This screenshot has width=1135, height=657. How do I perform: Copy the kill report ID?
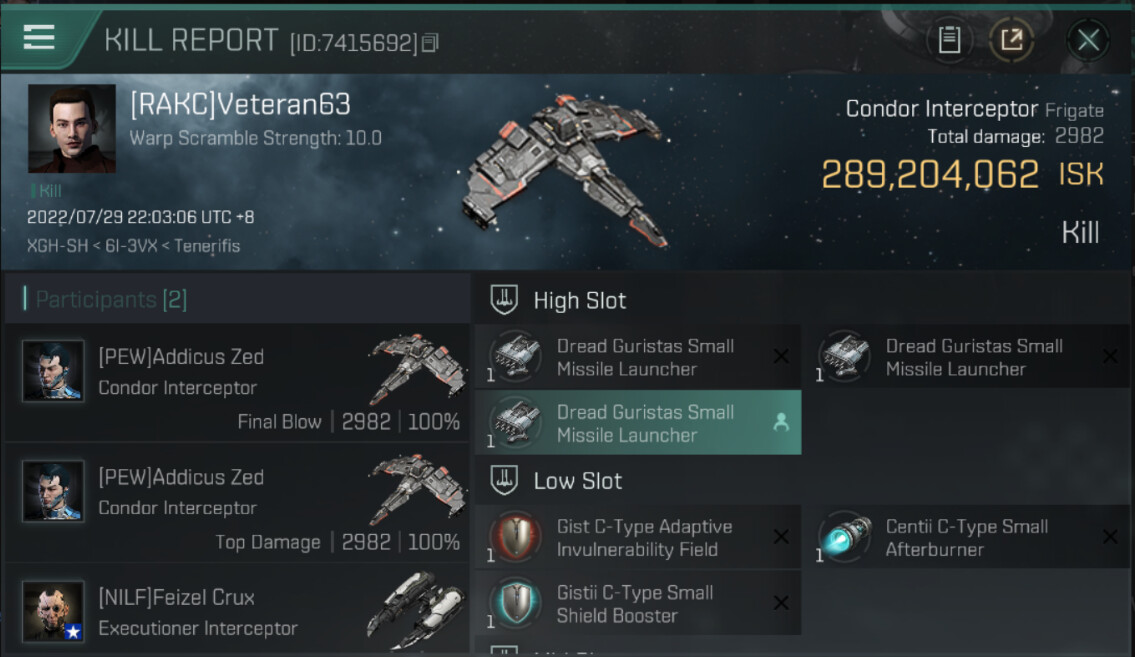pyautogui.click(x=431, y=43)
